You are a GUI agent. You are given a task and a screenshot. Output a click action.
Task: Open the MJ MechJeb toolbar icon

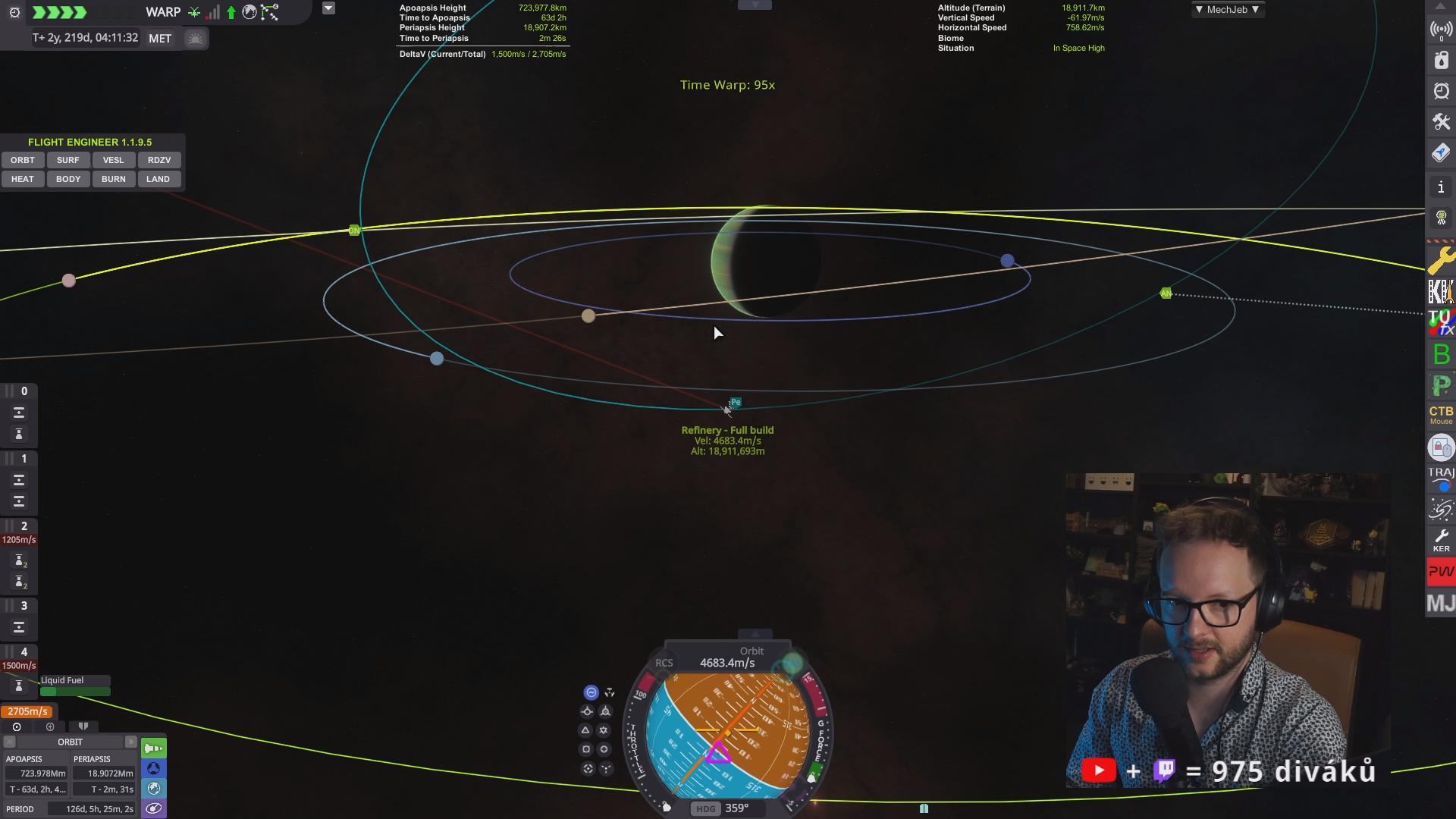point(1441,604)
